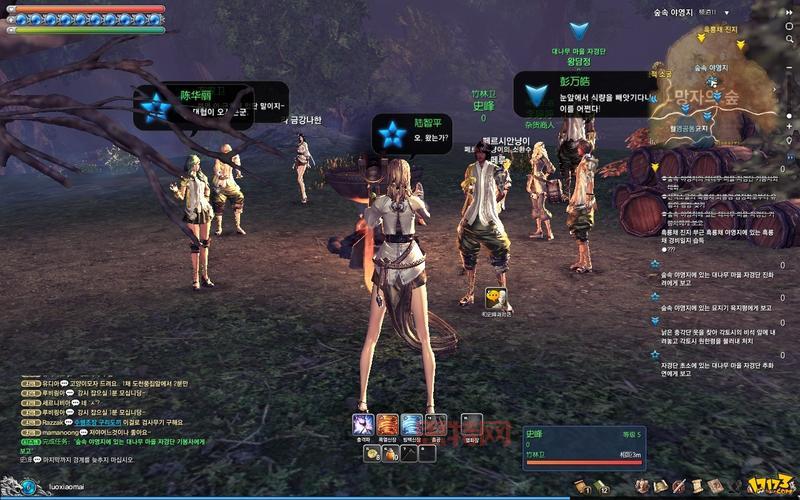Trigger the blue ice spiral skill
Viewport: 800px width, 500px height.
click(411, 424)
